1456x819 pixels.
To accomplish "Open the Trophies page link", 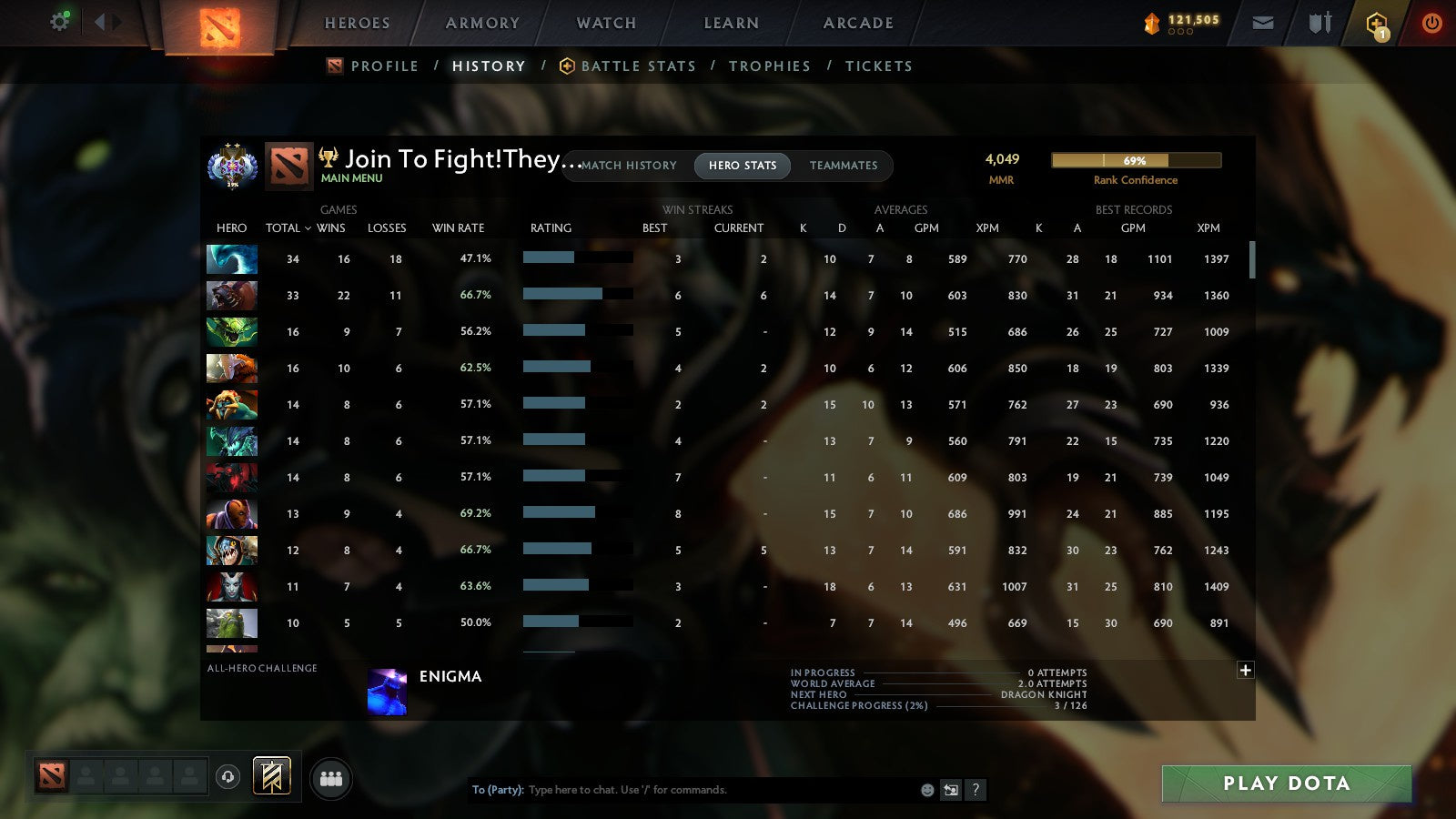I will click(x=770, y=66).
